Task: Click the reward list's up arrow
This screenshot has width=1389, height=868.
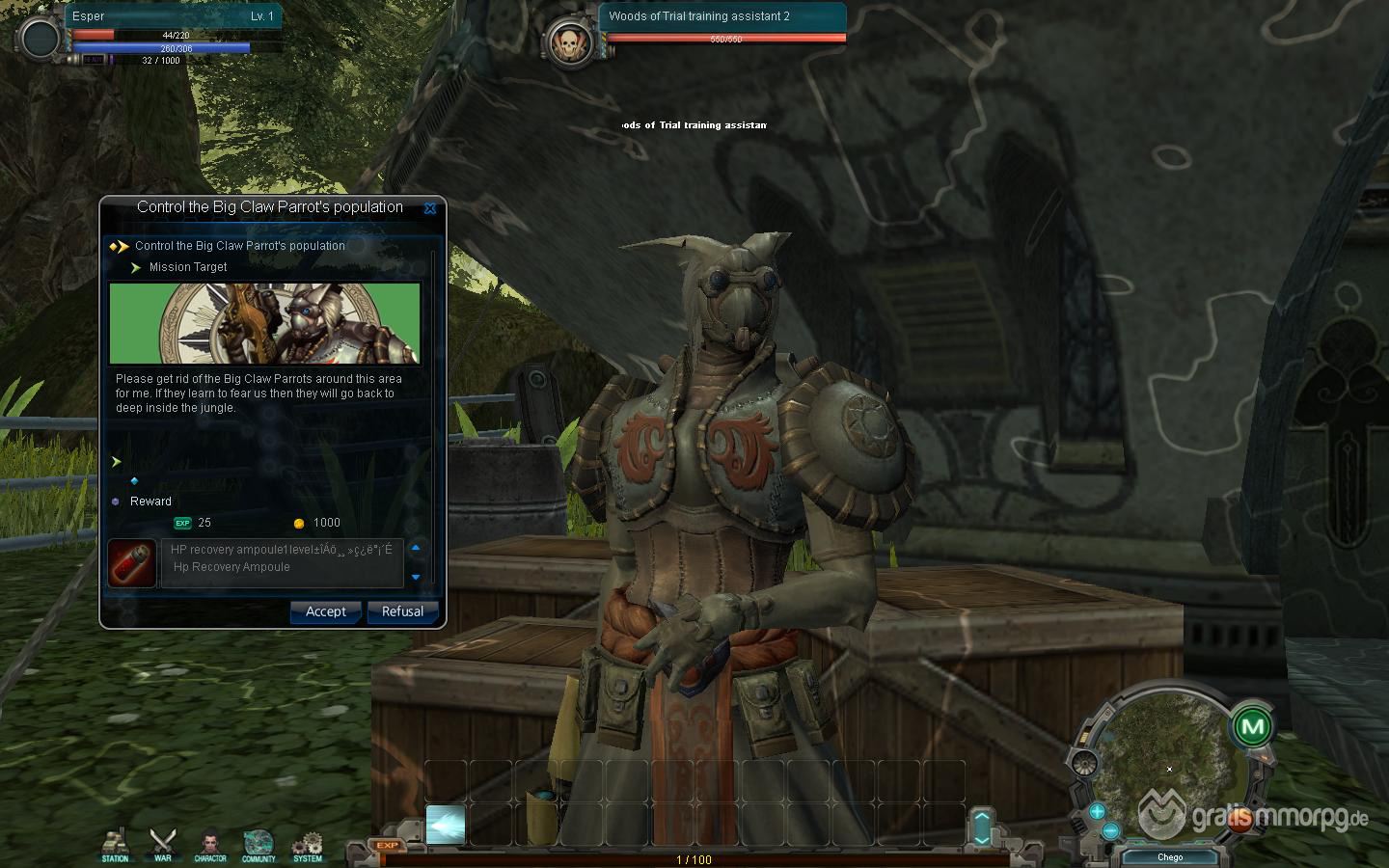Action: [416, 548]
